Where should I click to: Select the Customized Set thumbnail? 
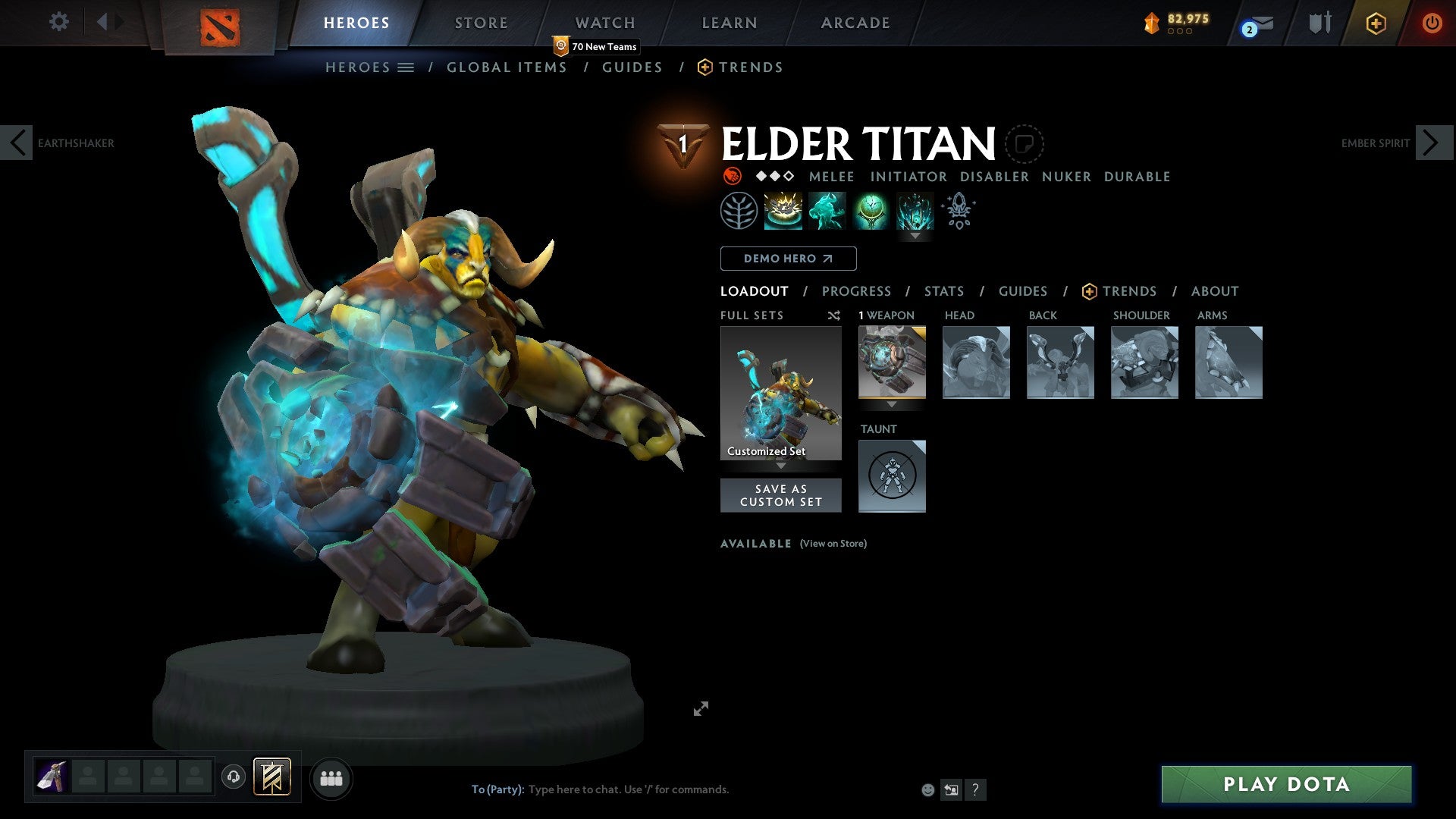780,392
